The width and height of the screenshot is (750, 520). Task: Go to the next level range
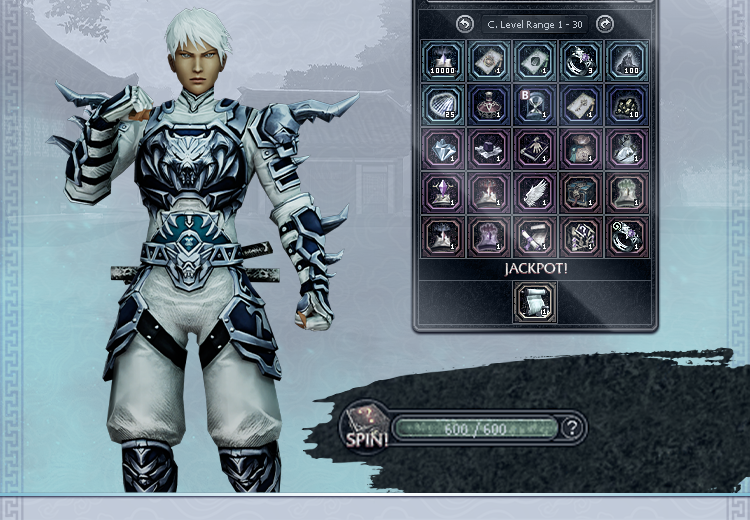[x=604, y=23]
